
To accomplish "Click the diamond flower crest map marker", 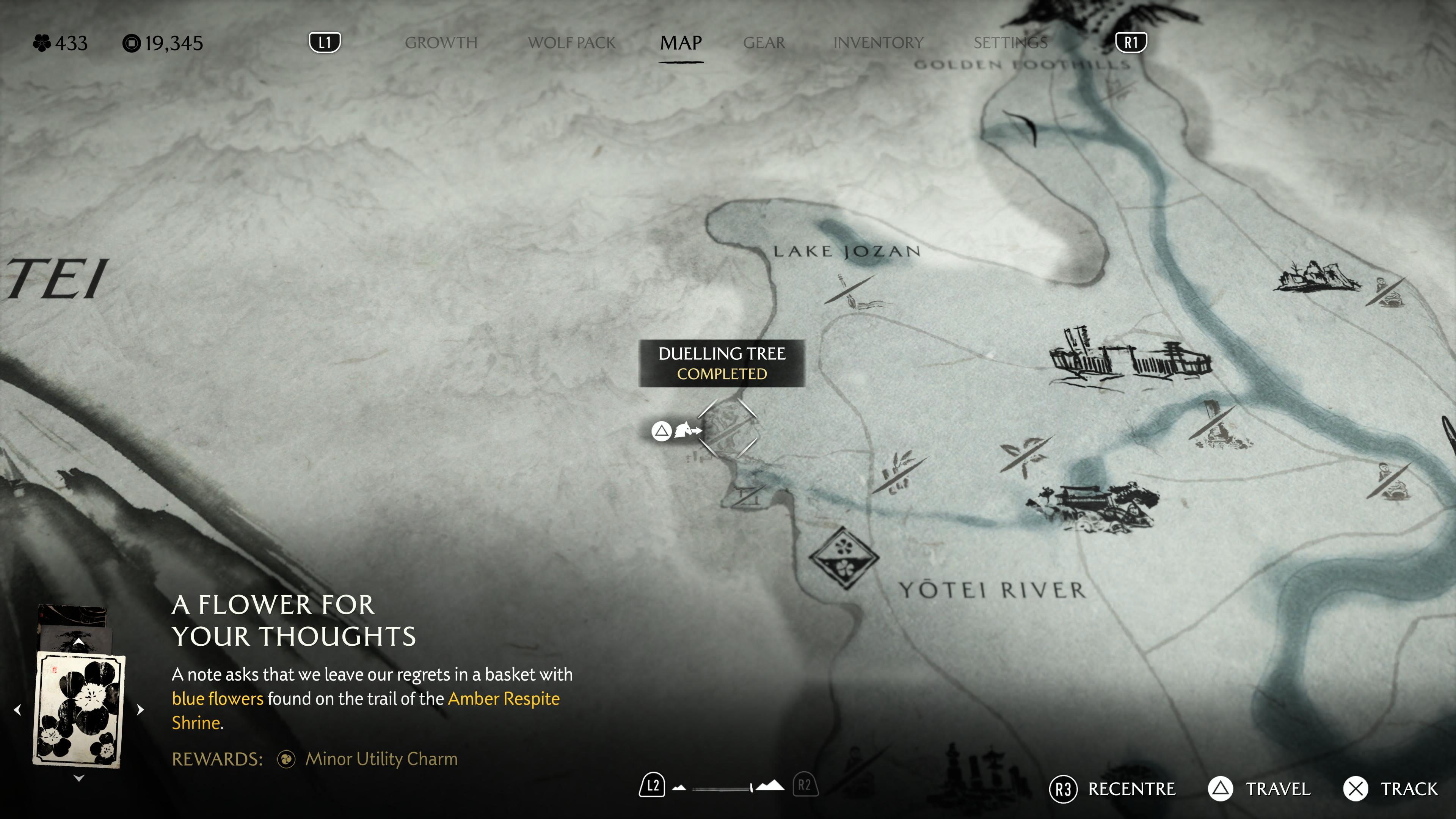I will (844, 557).
